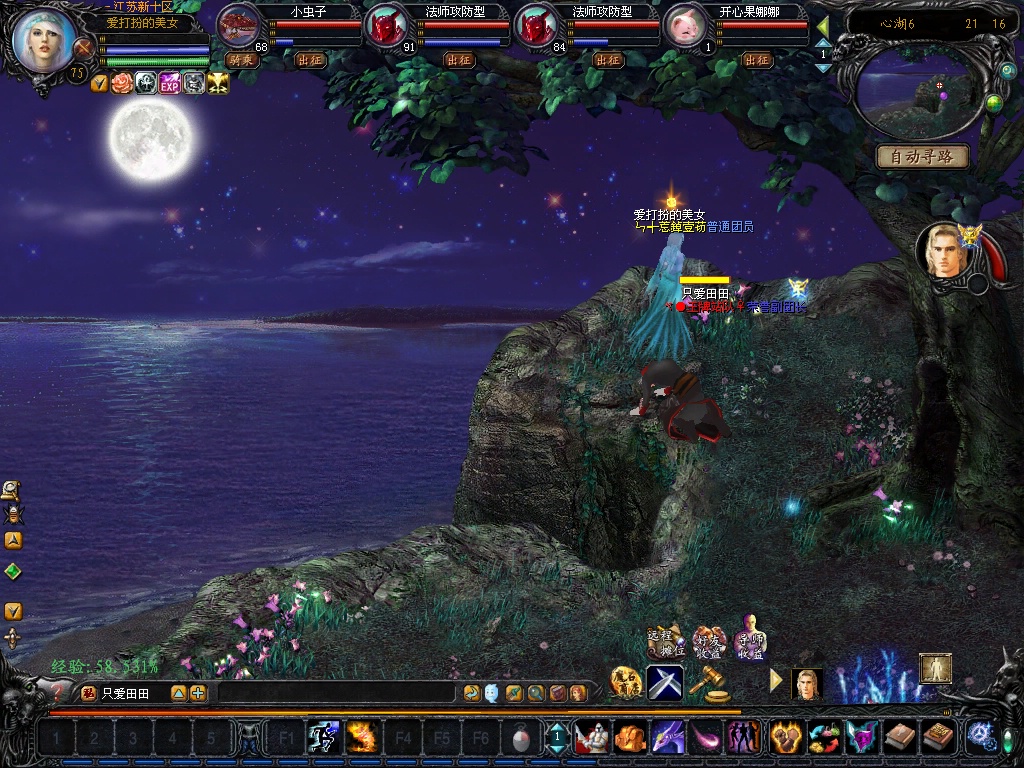The width and height of the screenshot is (1024, 768).
Task: Activate the fire skill in the F2 slot
Action: (x=362, y=738)
